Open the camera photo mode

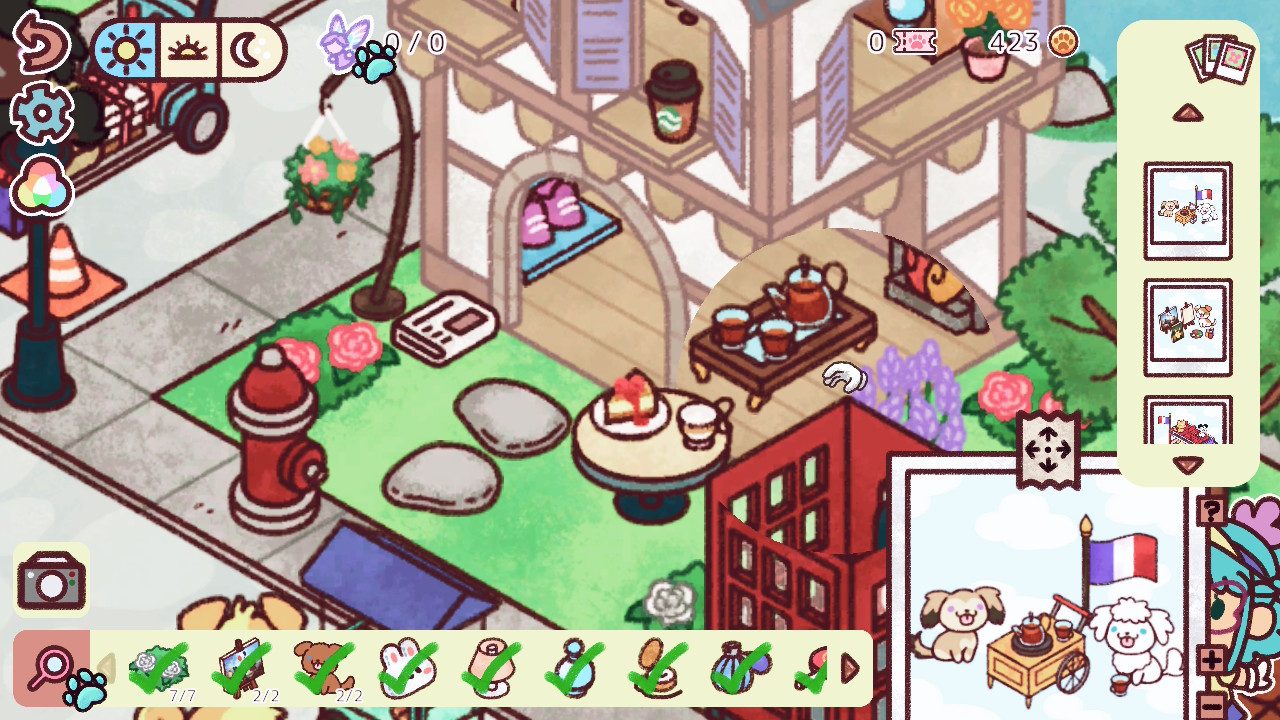click(x=51, y=580)
